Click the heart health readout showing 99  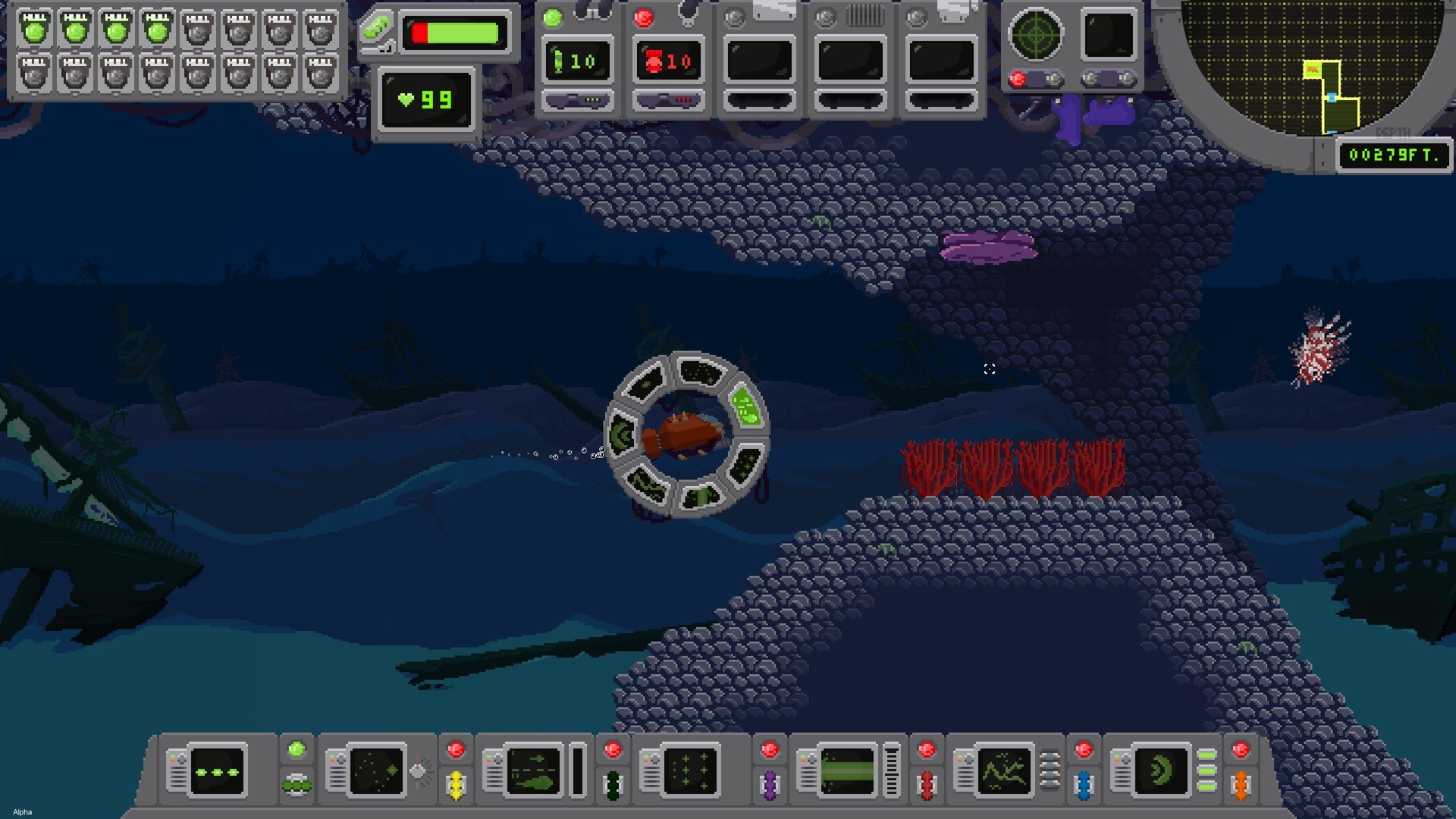[426, 99]
